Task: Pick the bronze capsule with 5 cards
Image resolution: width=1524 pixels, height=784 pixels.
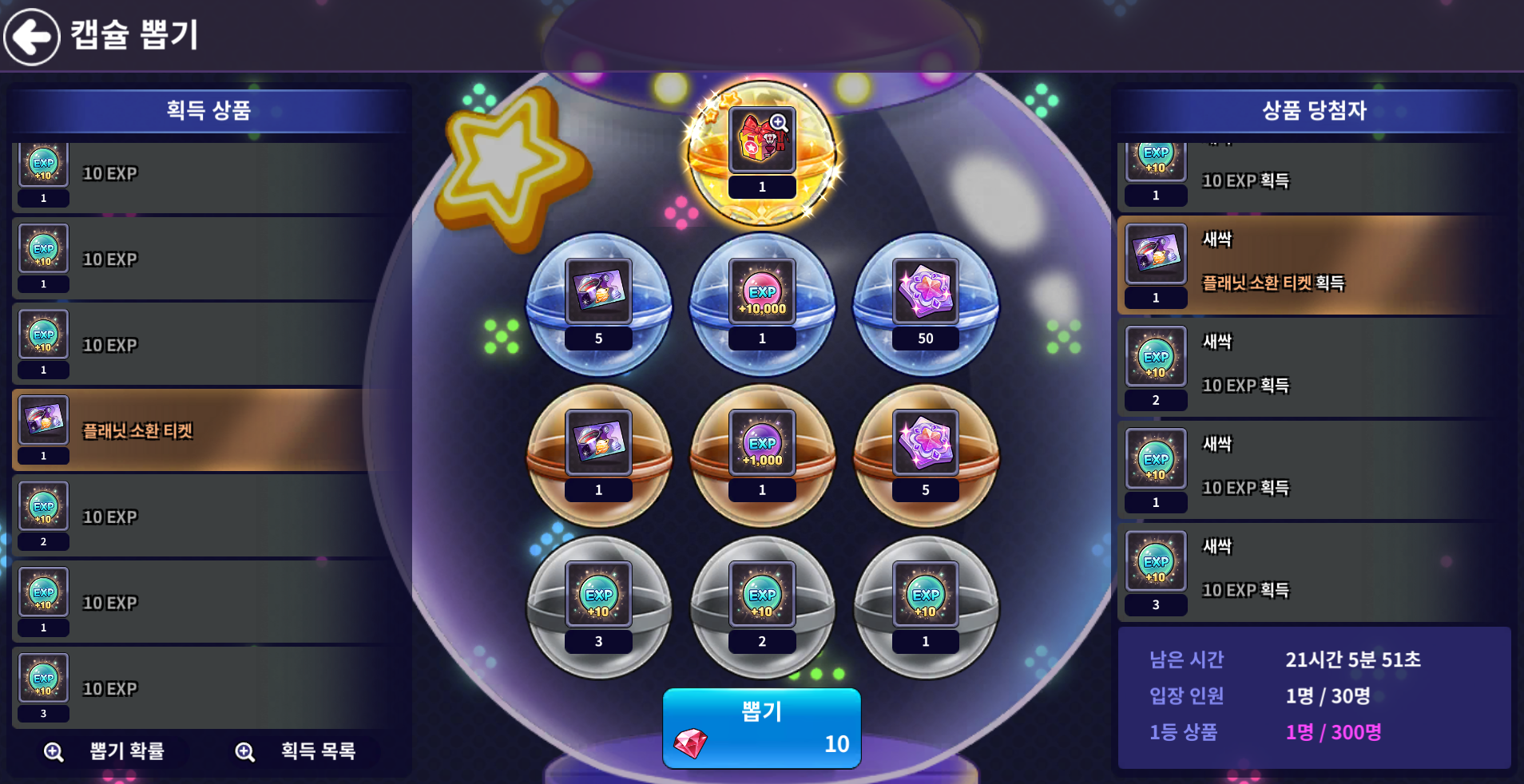Action: 926,455
